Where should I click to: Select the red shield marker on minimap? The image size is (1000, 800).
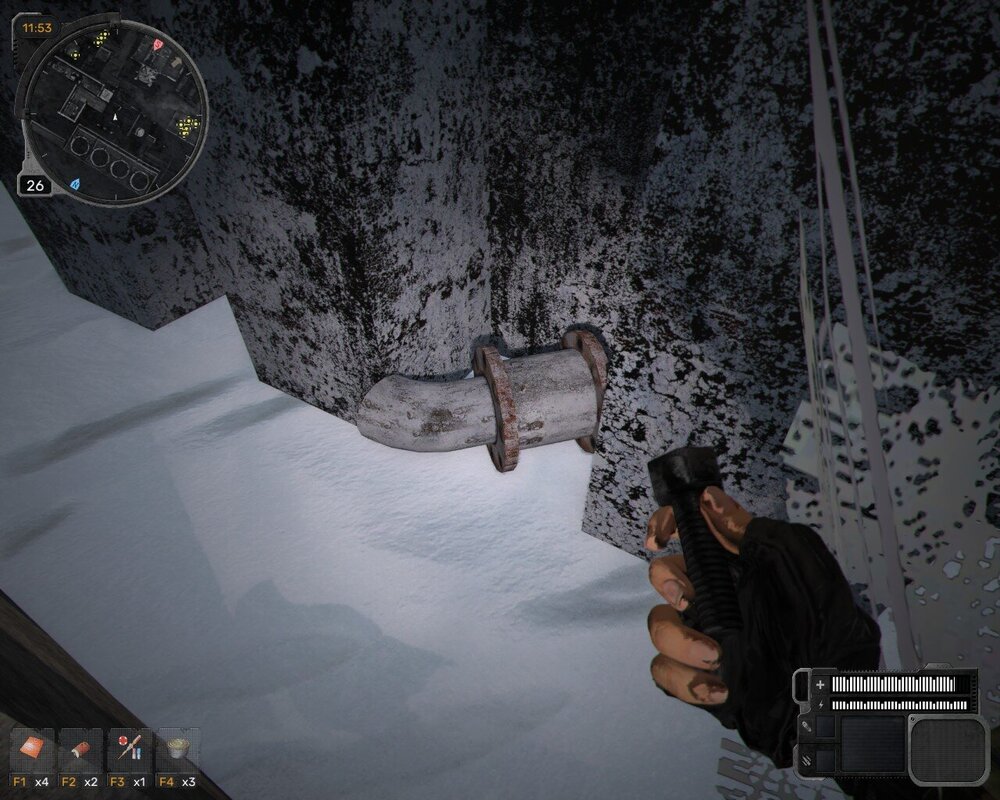pos(156,46)
